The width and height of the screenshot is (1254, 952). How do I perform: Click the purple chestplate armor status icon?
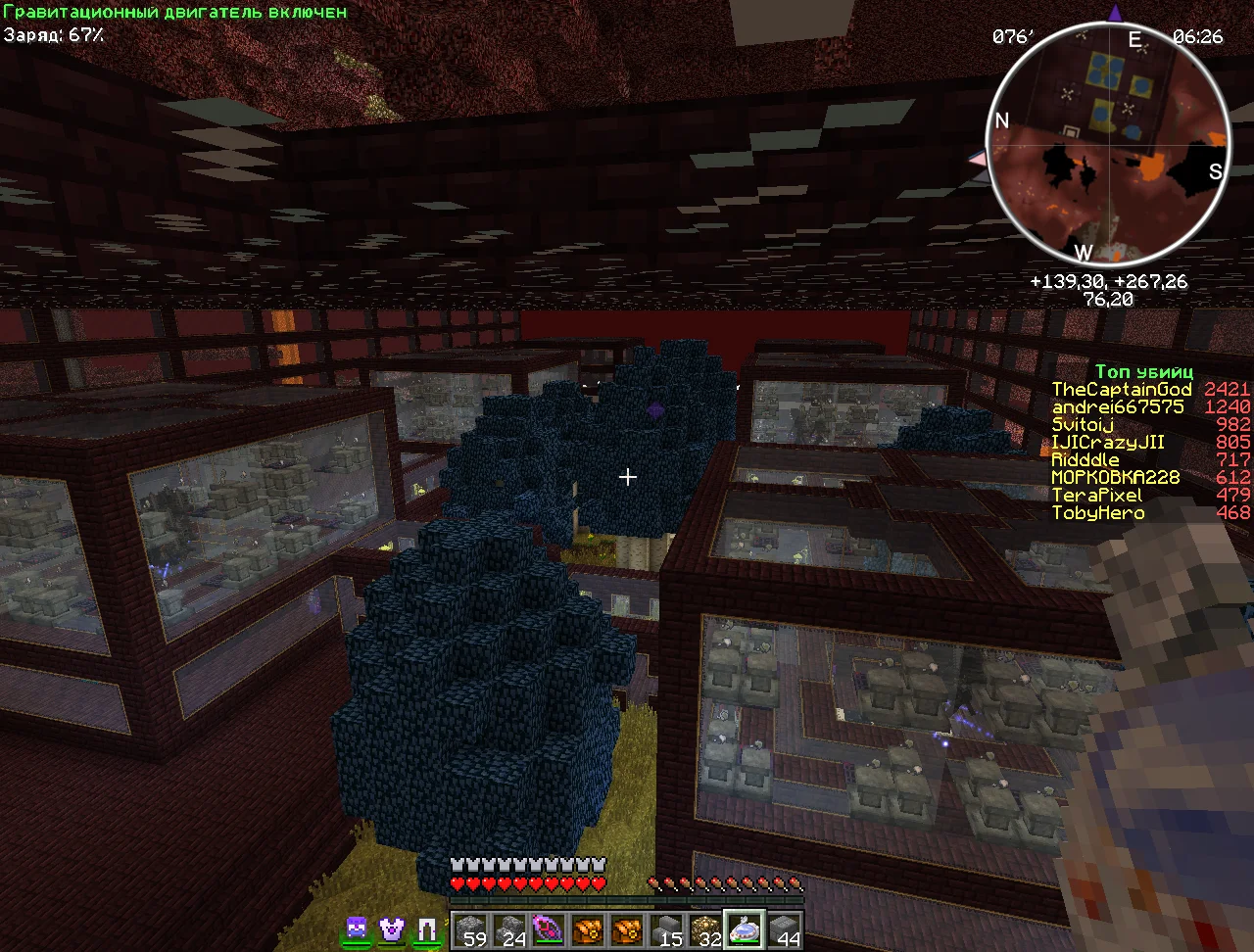coord(392,928)
